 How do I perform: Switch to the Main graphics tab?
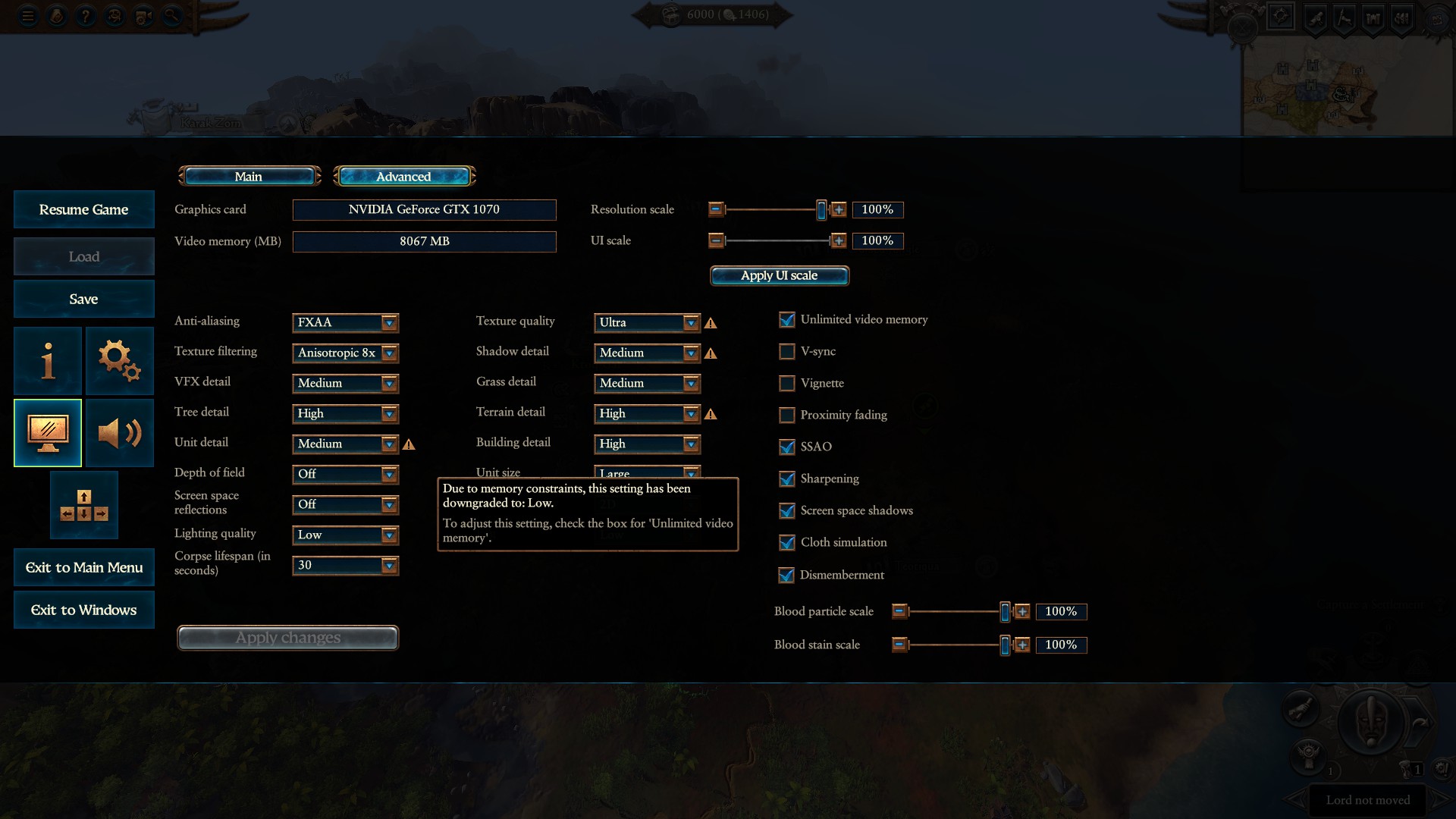249,177
